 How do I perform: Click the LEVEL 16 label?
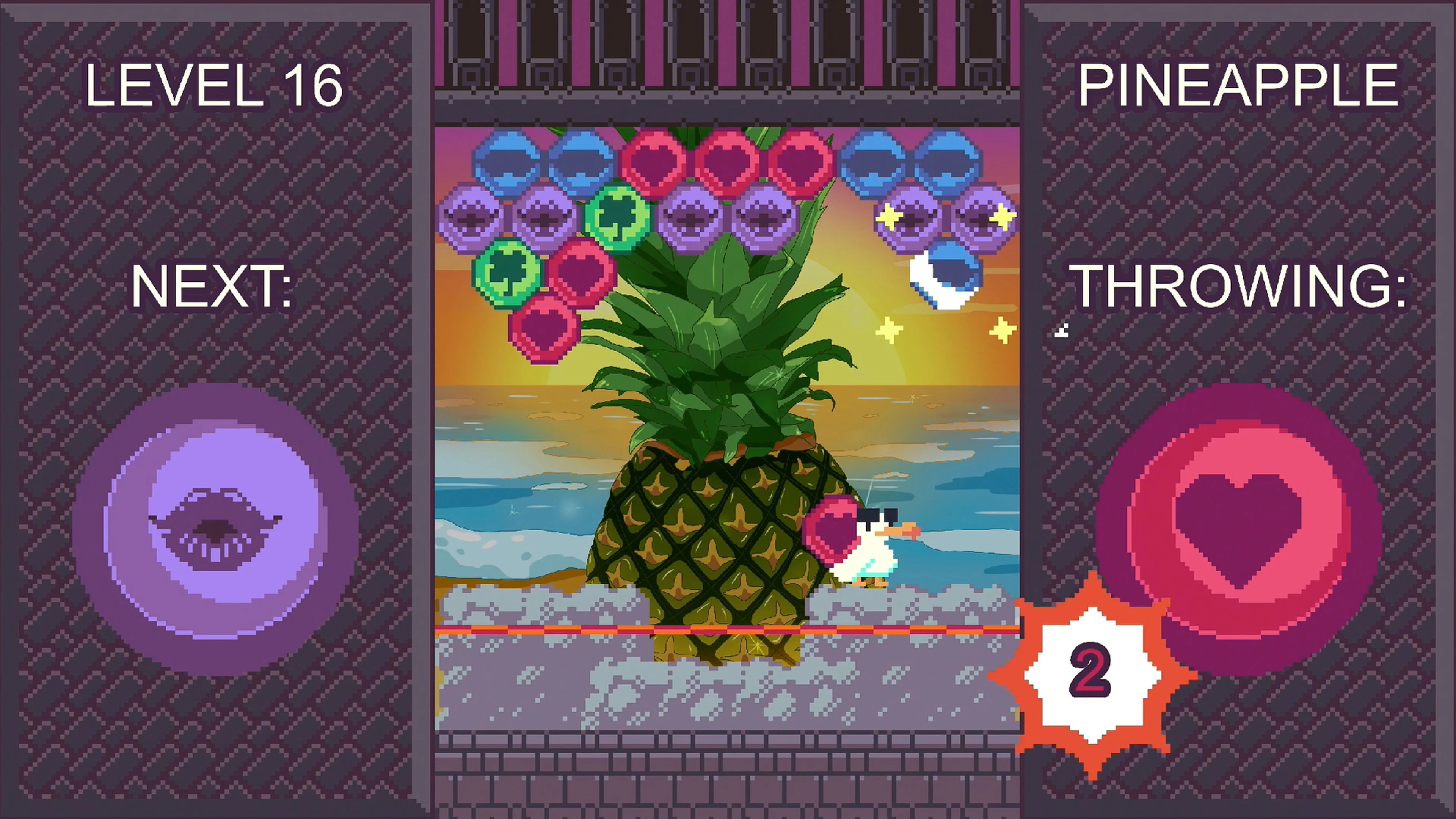tap(215, 85)
